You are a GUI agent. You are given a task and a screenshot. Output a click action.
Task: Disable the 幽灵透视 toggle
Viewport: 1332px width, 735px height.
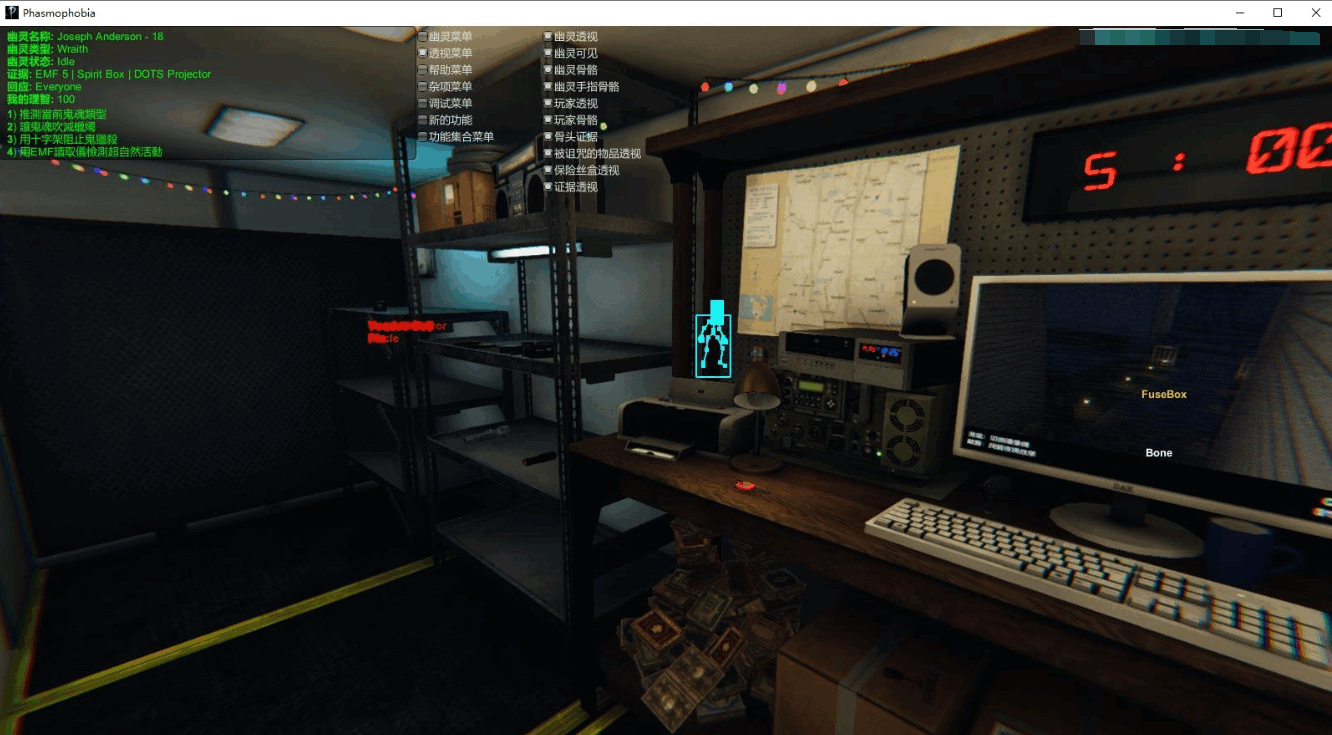[x=549, y=36]
